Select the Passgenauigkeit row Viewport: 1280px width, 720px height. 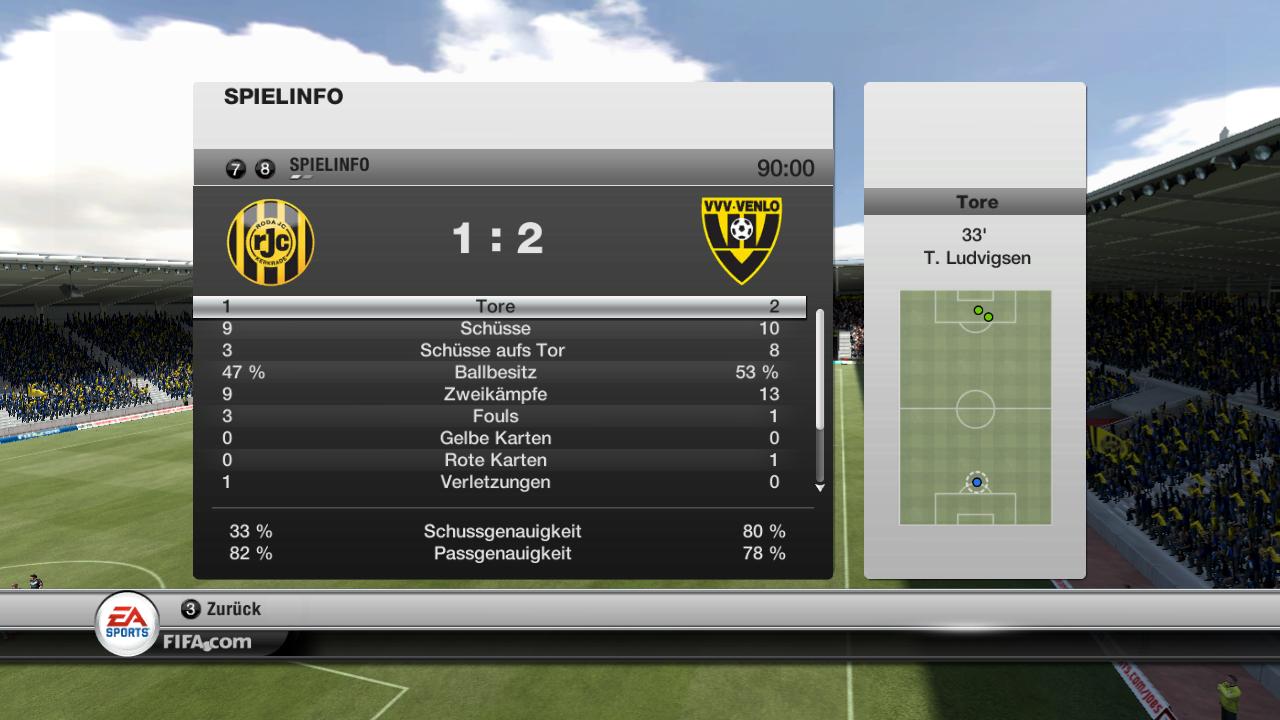click(x=502, y=554)
